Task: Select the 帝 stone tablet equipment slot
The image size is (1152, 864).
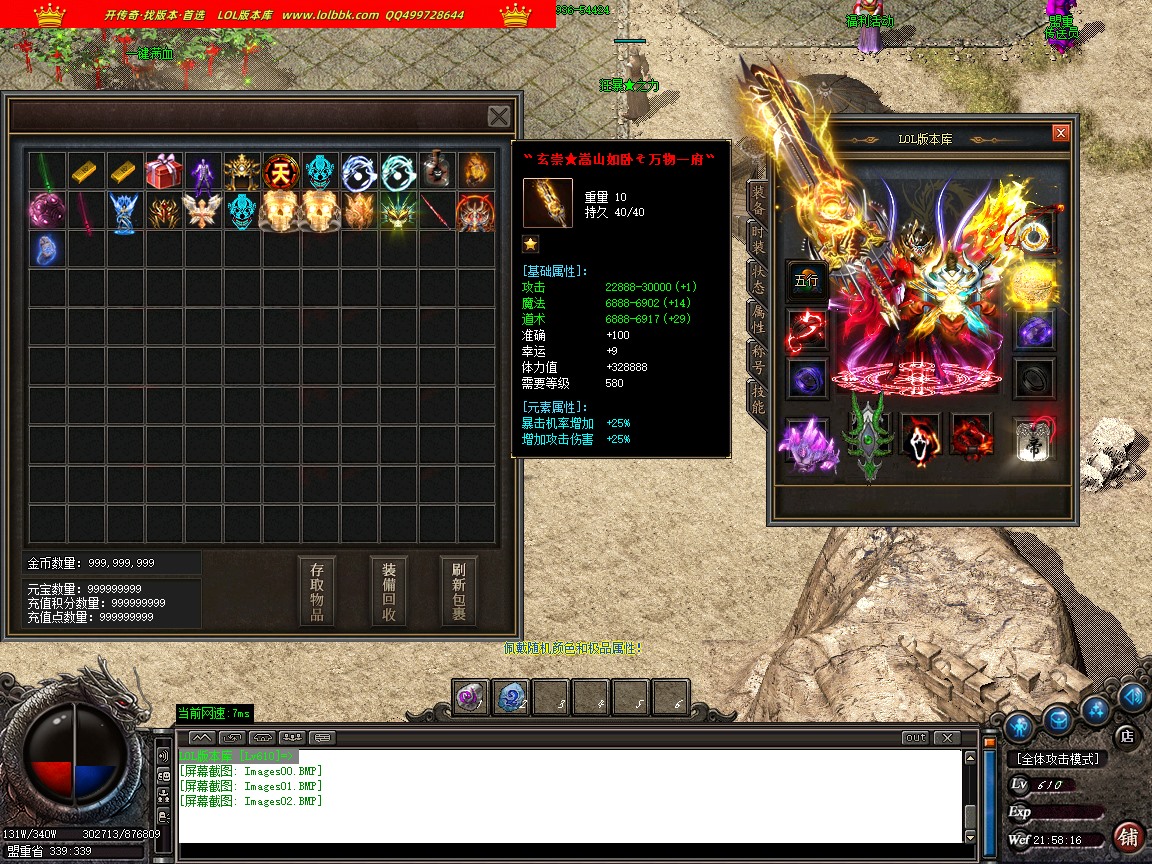Action: pyautogui.click(x=1032, y=441)
